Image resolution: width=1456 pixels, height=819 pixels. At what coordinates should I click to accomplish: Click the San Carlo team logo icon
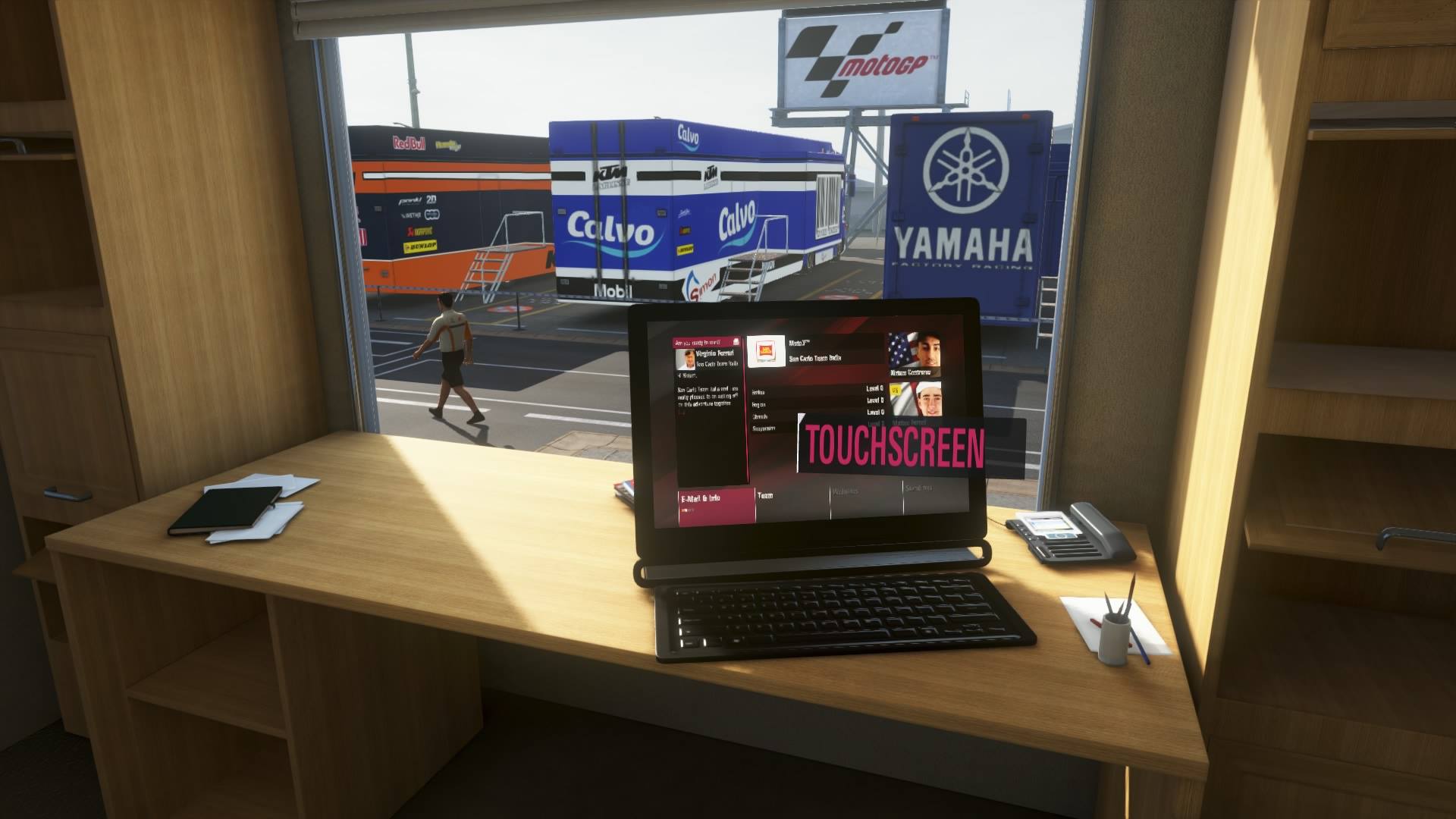click(766, 350)
